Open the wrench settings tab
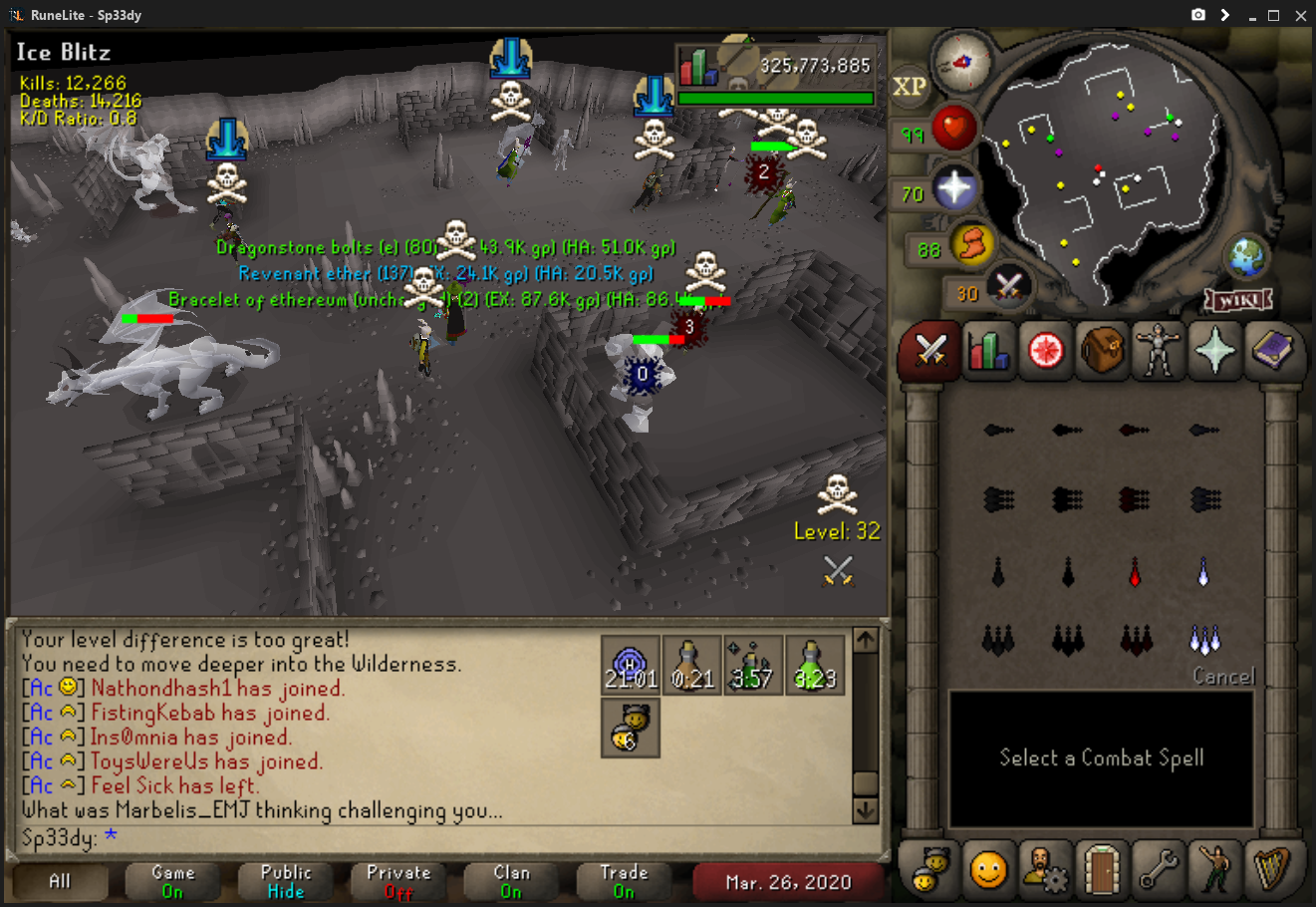 tap(1158, 870)
